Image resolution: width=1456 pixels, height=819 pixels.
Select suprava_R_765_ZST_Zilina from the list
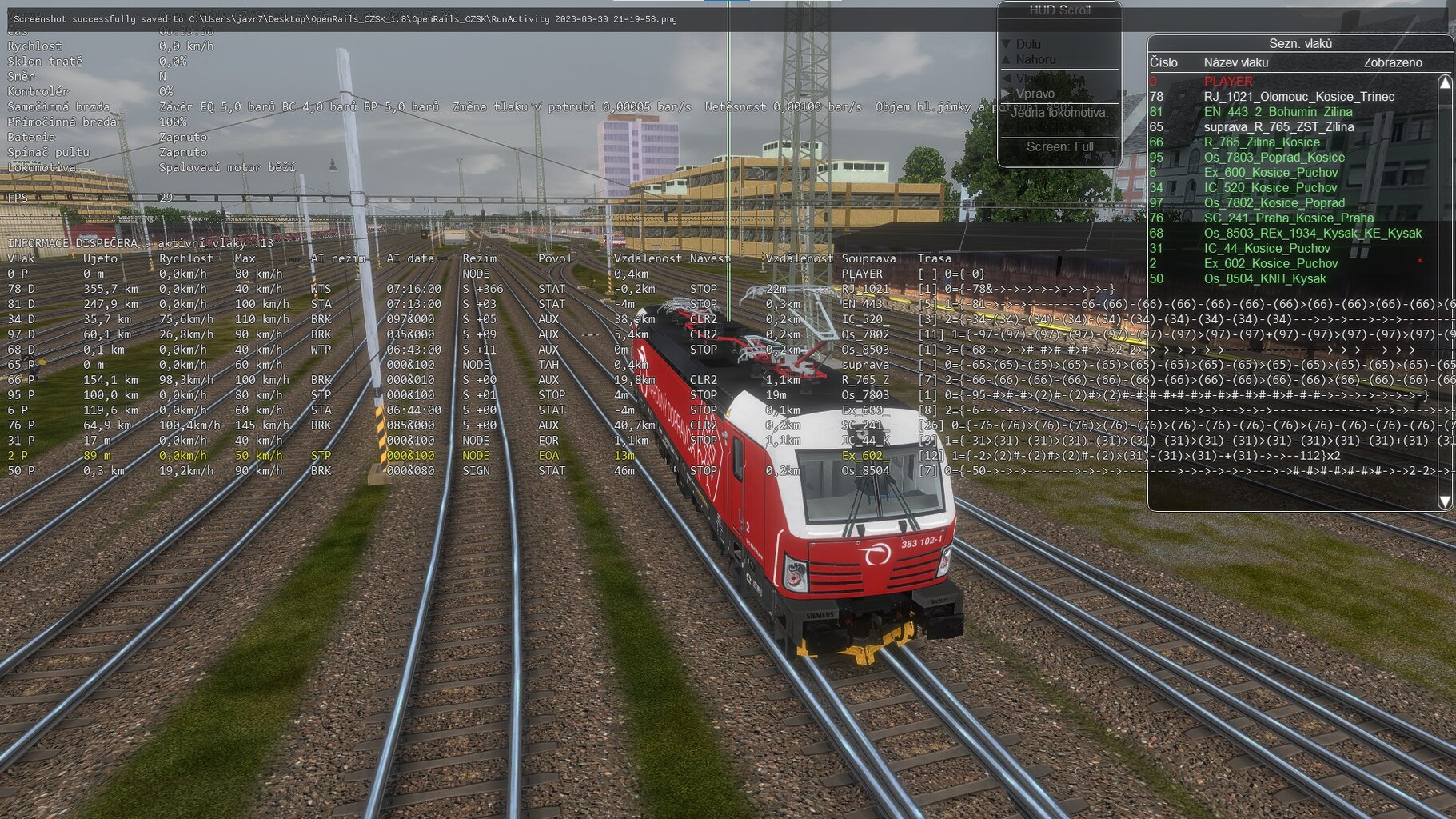coord(1278,127)
